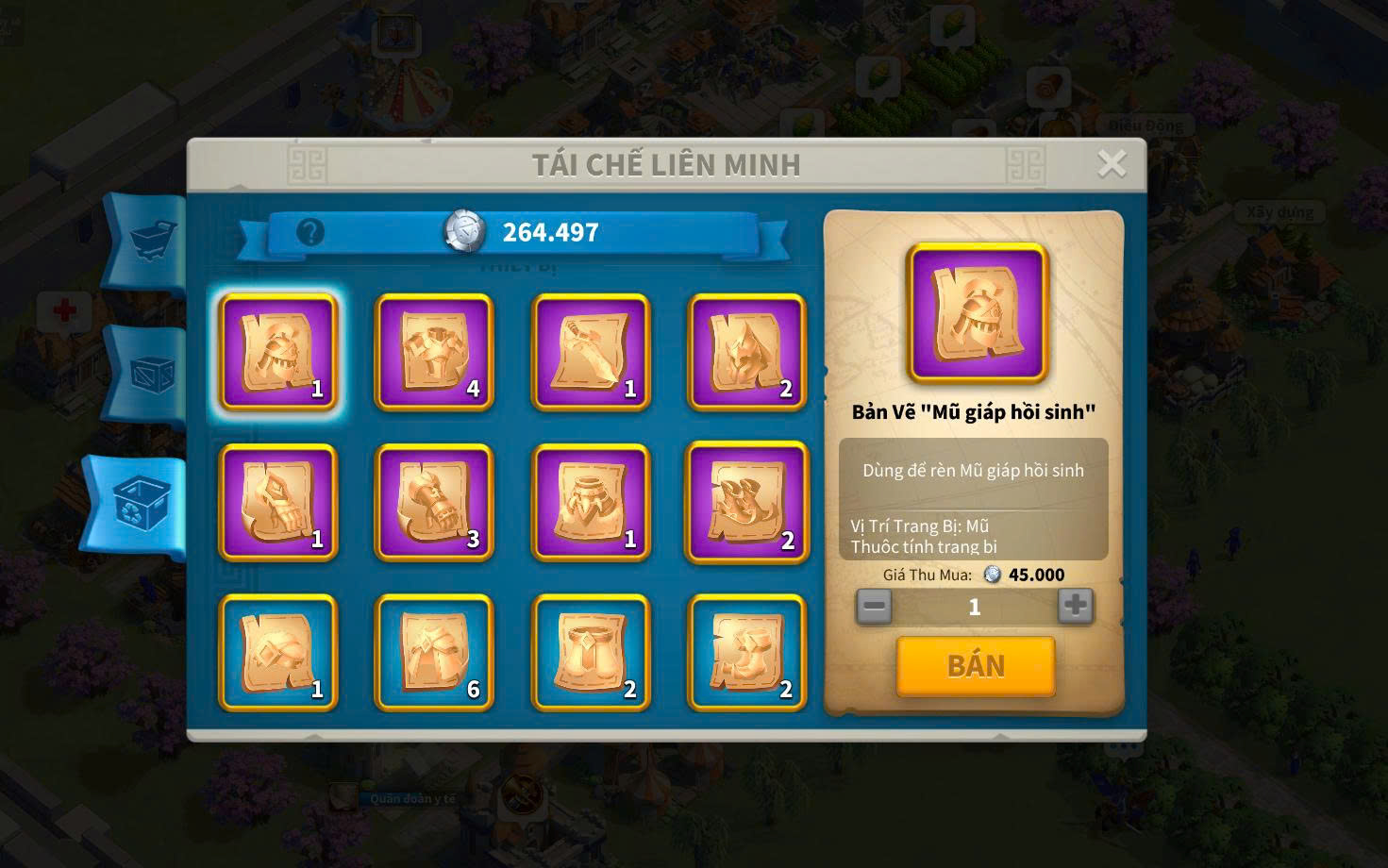Pick the blue boots blueprint

(x=746, y=652)
